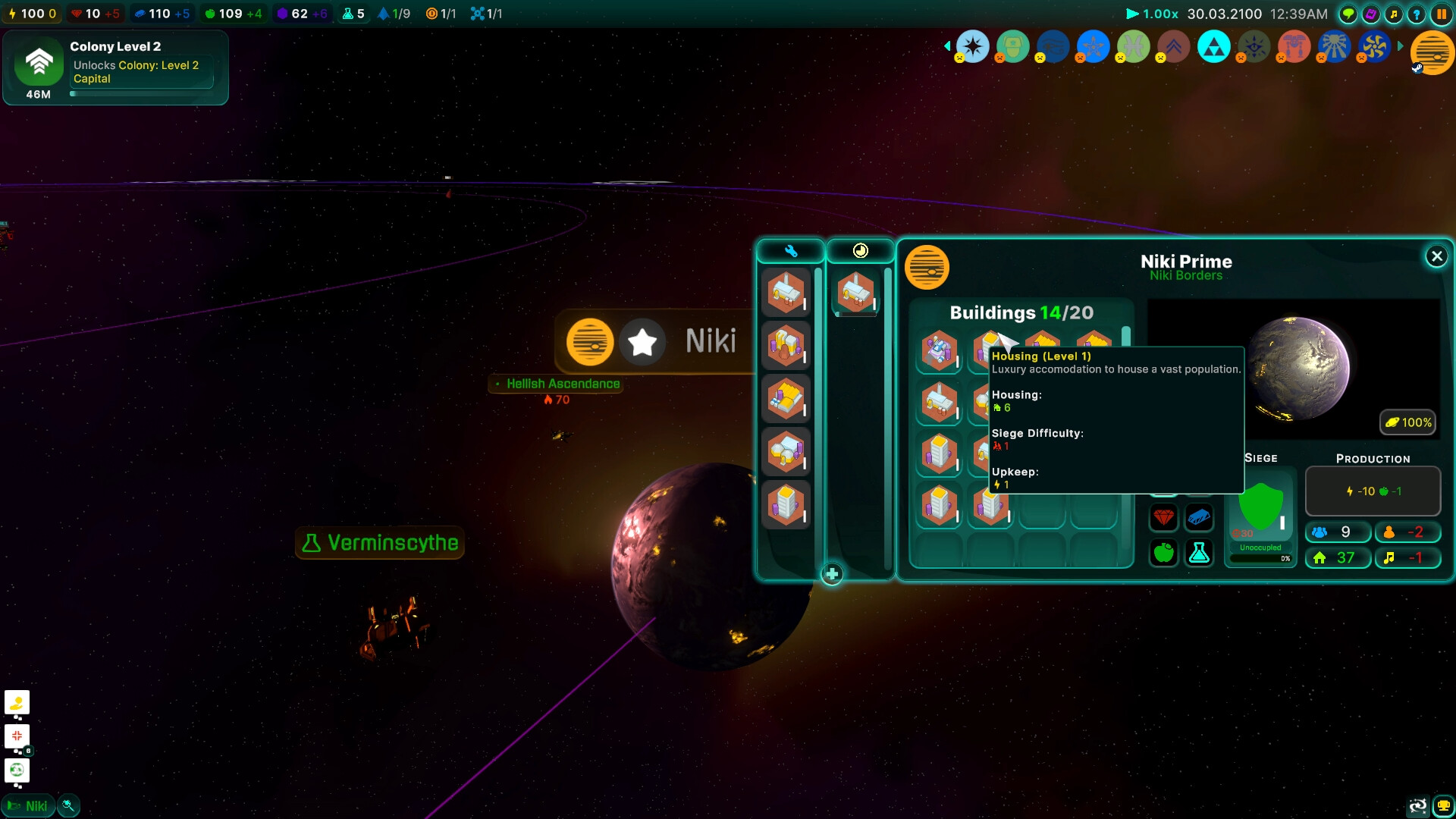Open the purple journal icon
1456x819 pixels.
[x=1370, y=13]
